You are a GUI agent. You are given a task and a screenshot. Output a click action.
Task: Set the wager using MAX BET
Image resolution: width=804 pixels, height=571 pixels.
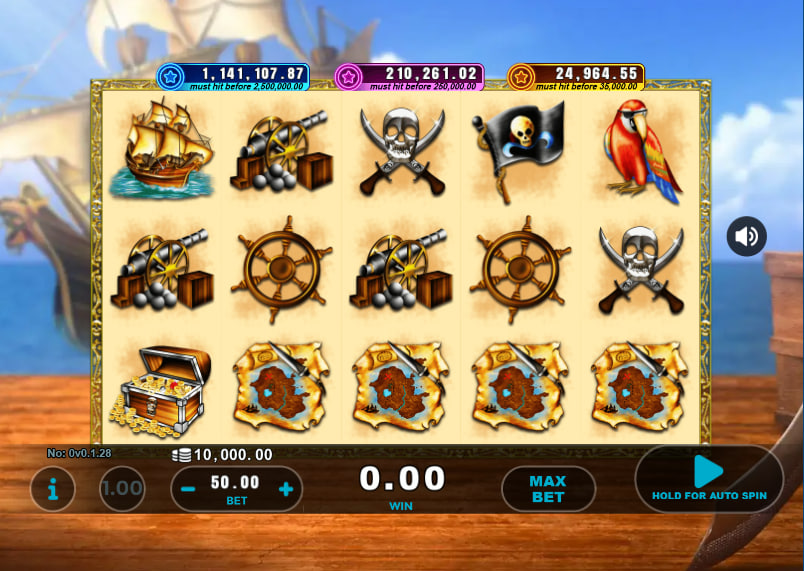548,489
